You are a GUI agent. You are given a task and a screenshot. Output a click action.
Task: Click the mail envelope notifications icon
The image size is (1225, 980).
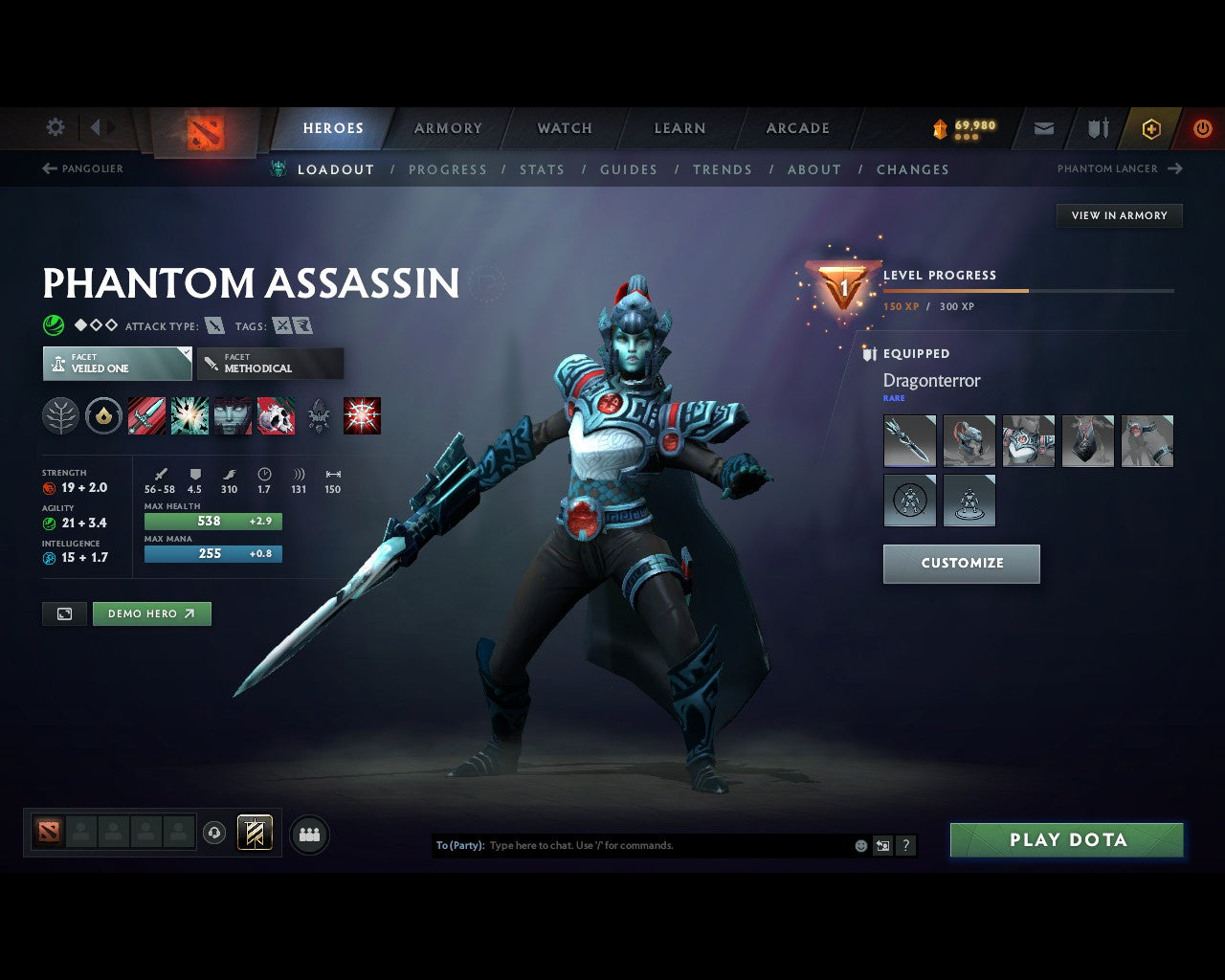(x=1043, y=128)
